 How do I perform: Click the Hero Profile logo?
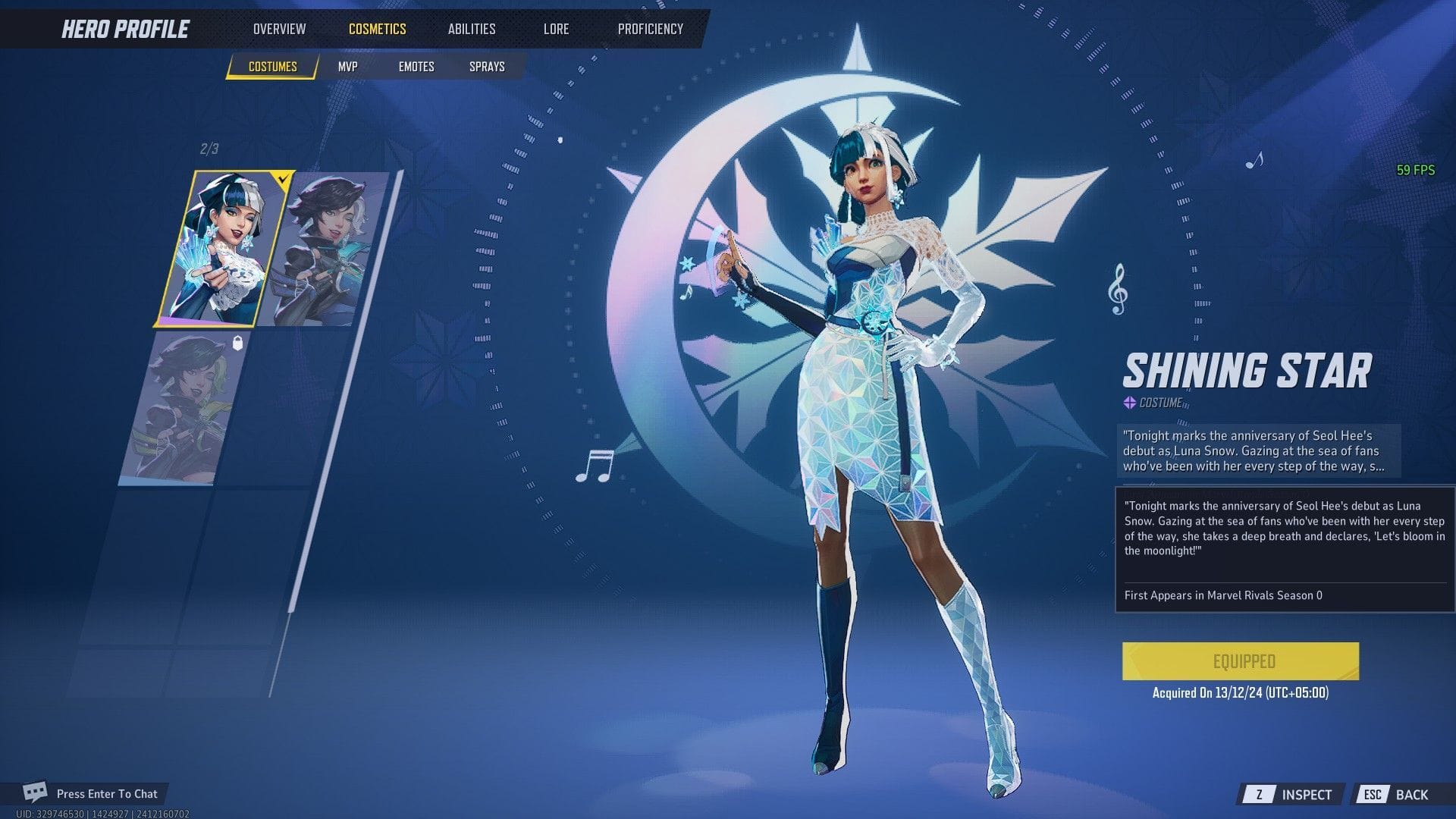pos(124,29)
